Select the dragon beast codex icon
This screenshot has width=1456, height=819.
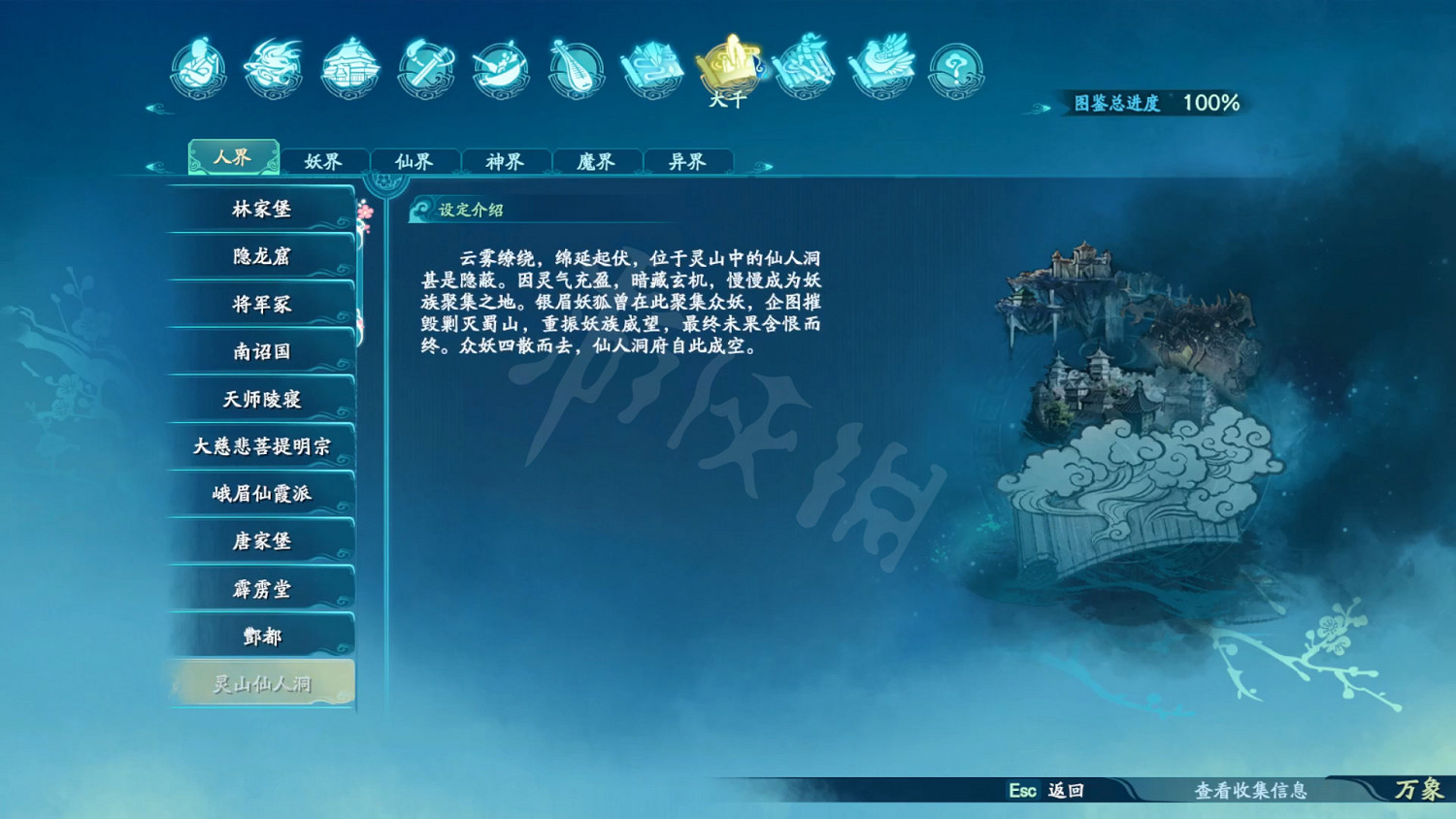(273, 68)
